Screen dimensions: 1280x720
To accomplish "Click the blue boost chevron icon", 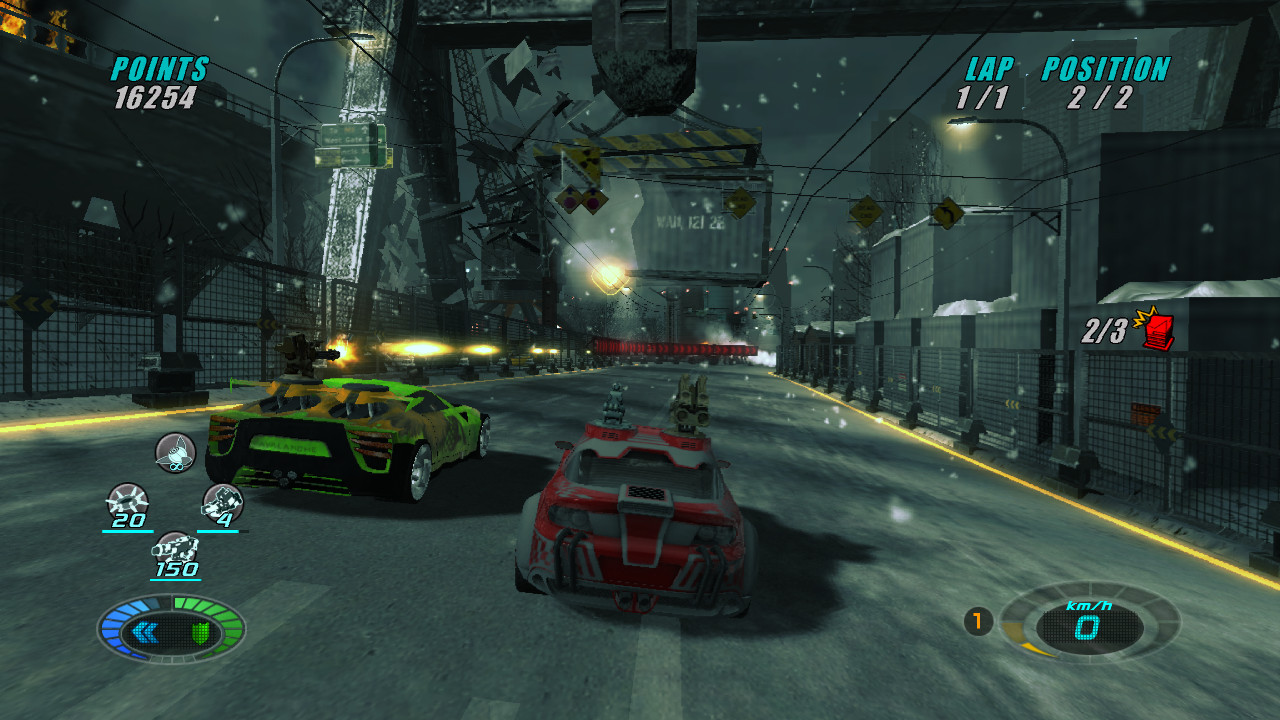I will (x=145, y=632).
